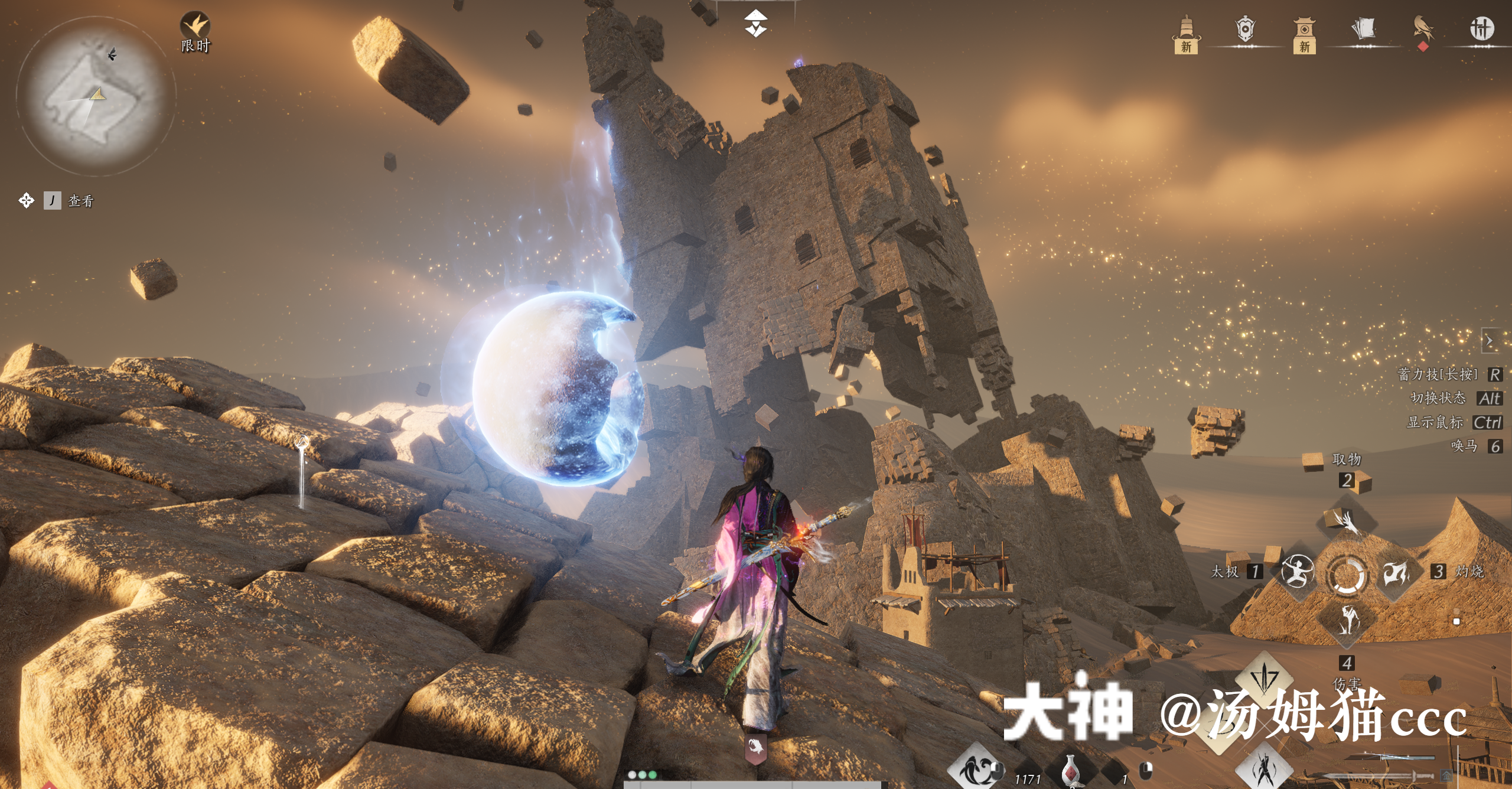
Task: Click the compass marker at top center
Action: 755,24
